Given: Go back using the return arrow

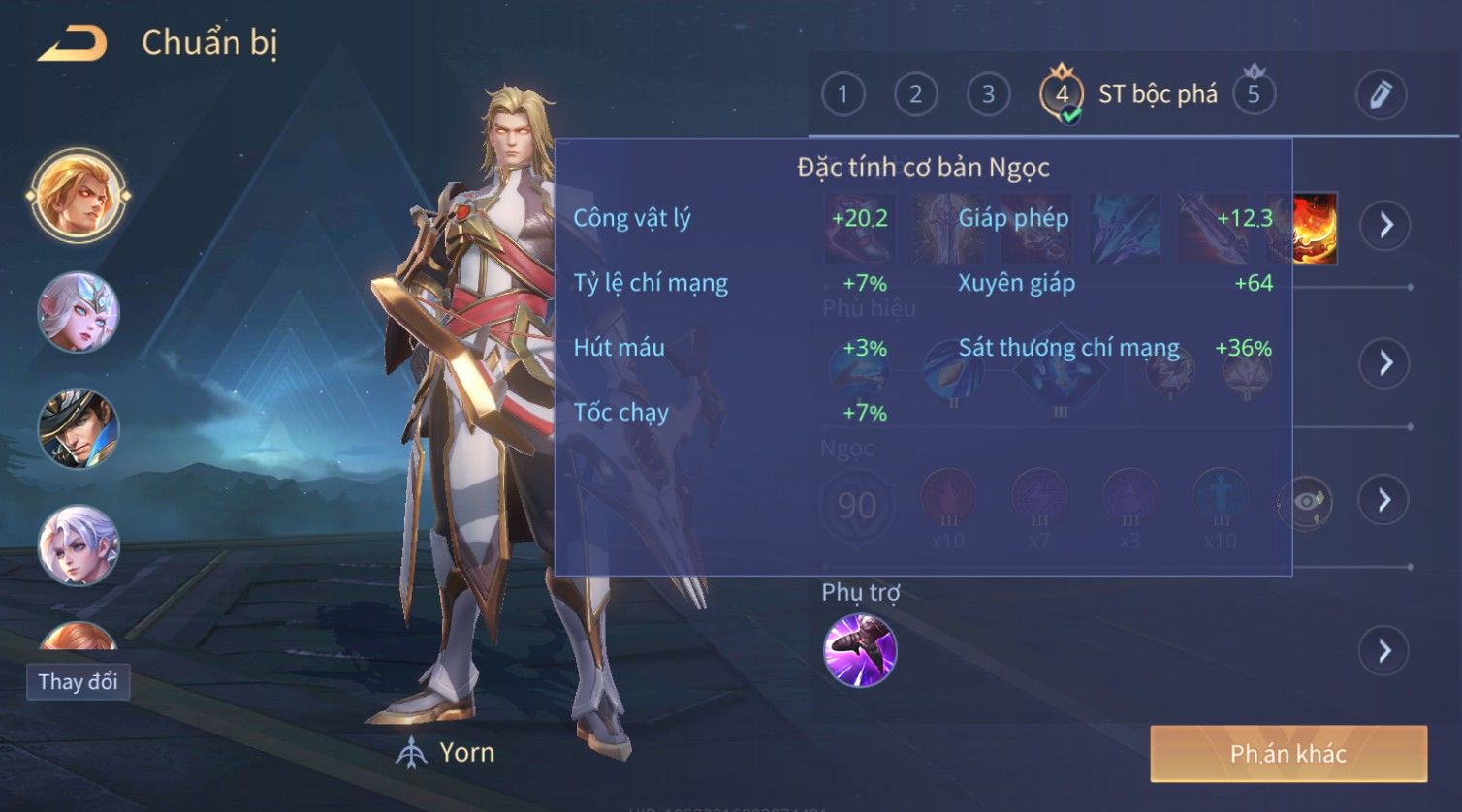Looking at the screenshot, I should pyautogui.click(x=73, y=44).
